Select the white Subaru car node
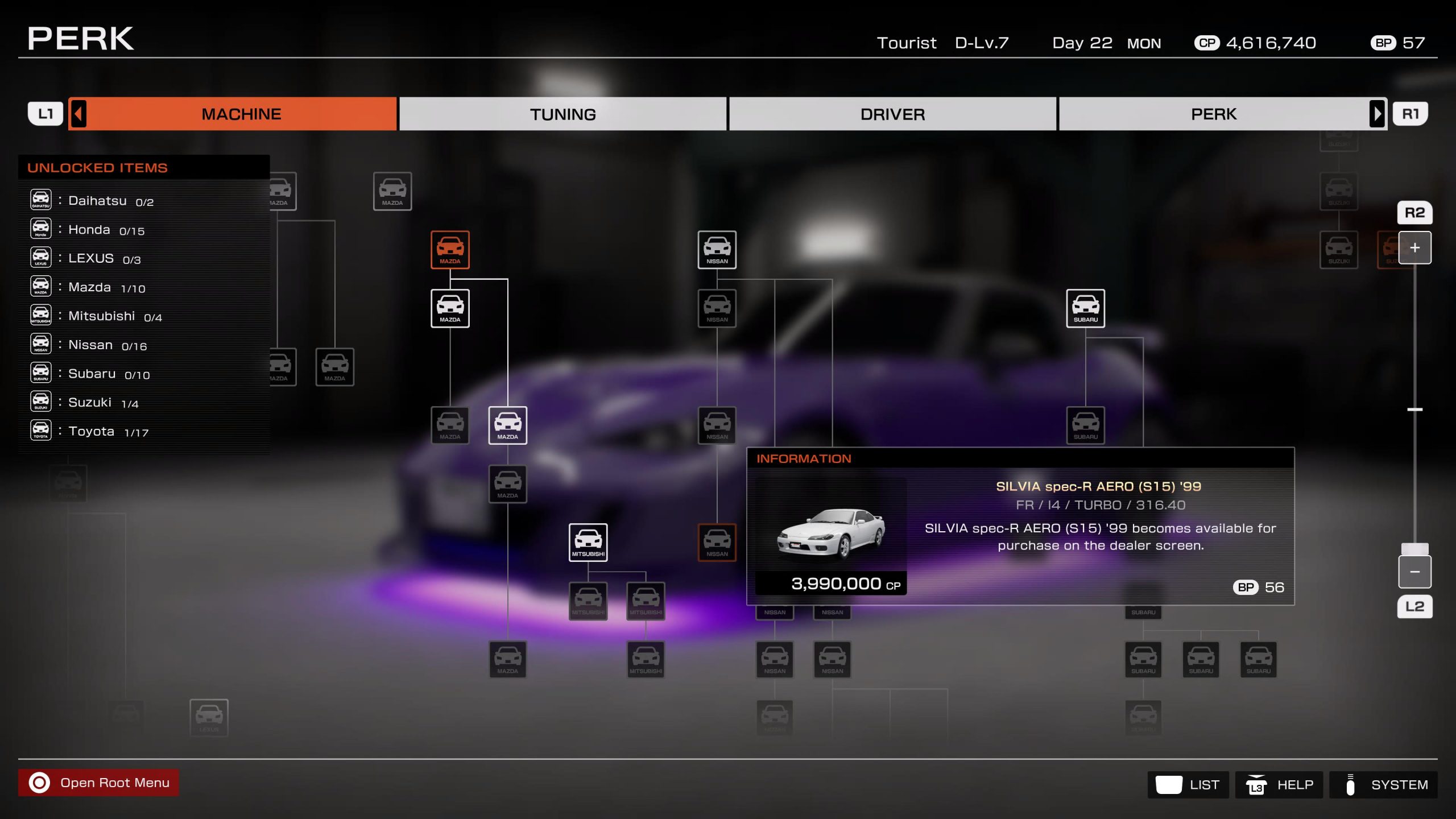Screen dimensions: 1456x819 pos(1085,308)
